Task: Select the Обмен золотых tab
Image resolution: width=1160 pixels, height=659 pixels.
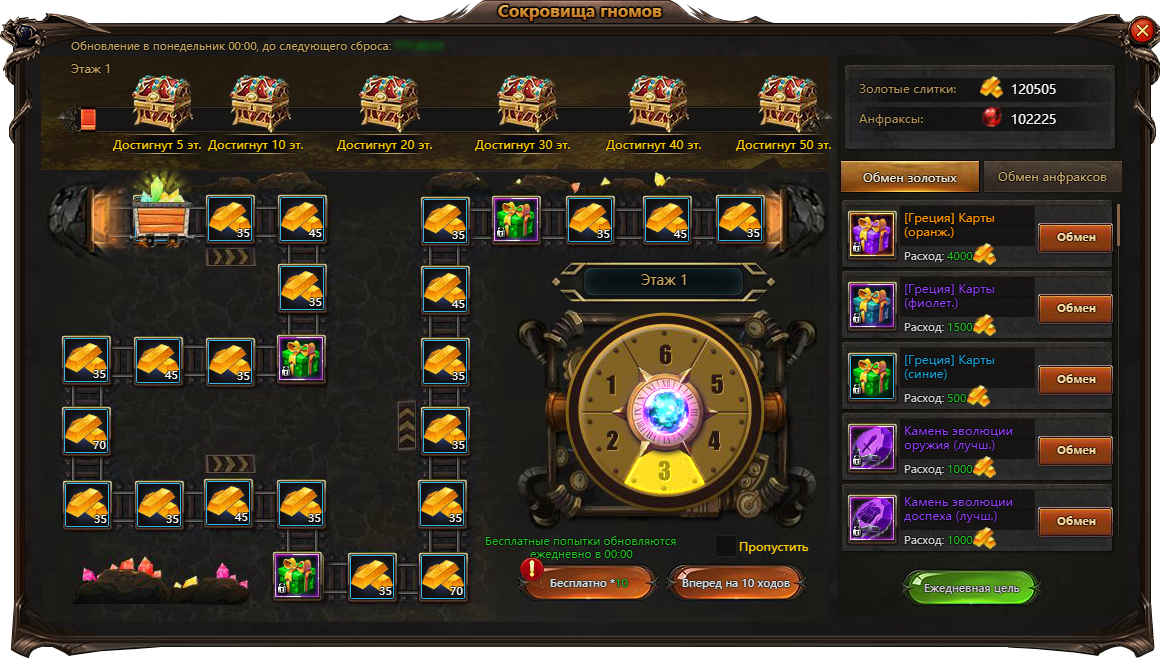Action: 910,177
